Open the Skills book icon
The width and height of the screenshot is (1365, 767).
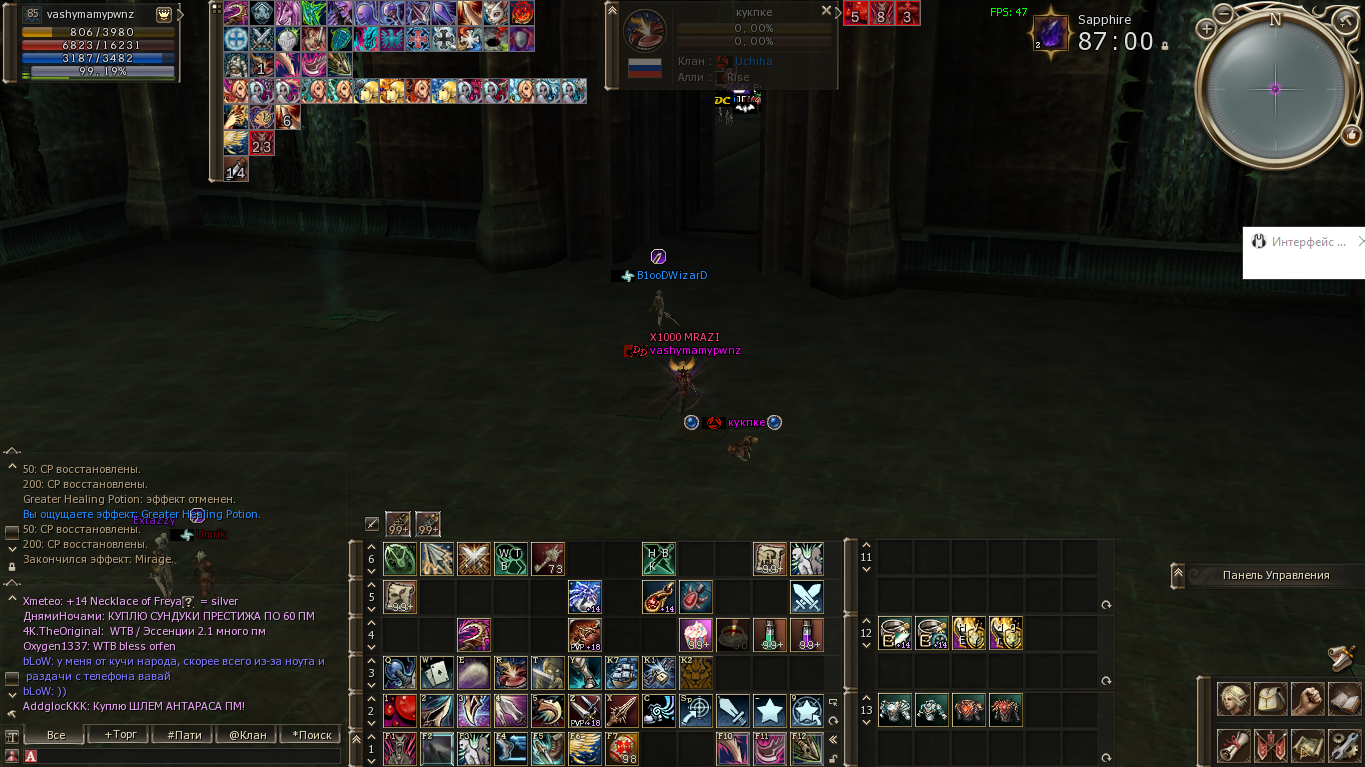click(x=1346, y=699)
